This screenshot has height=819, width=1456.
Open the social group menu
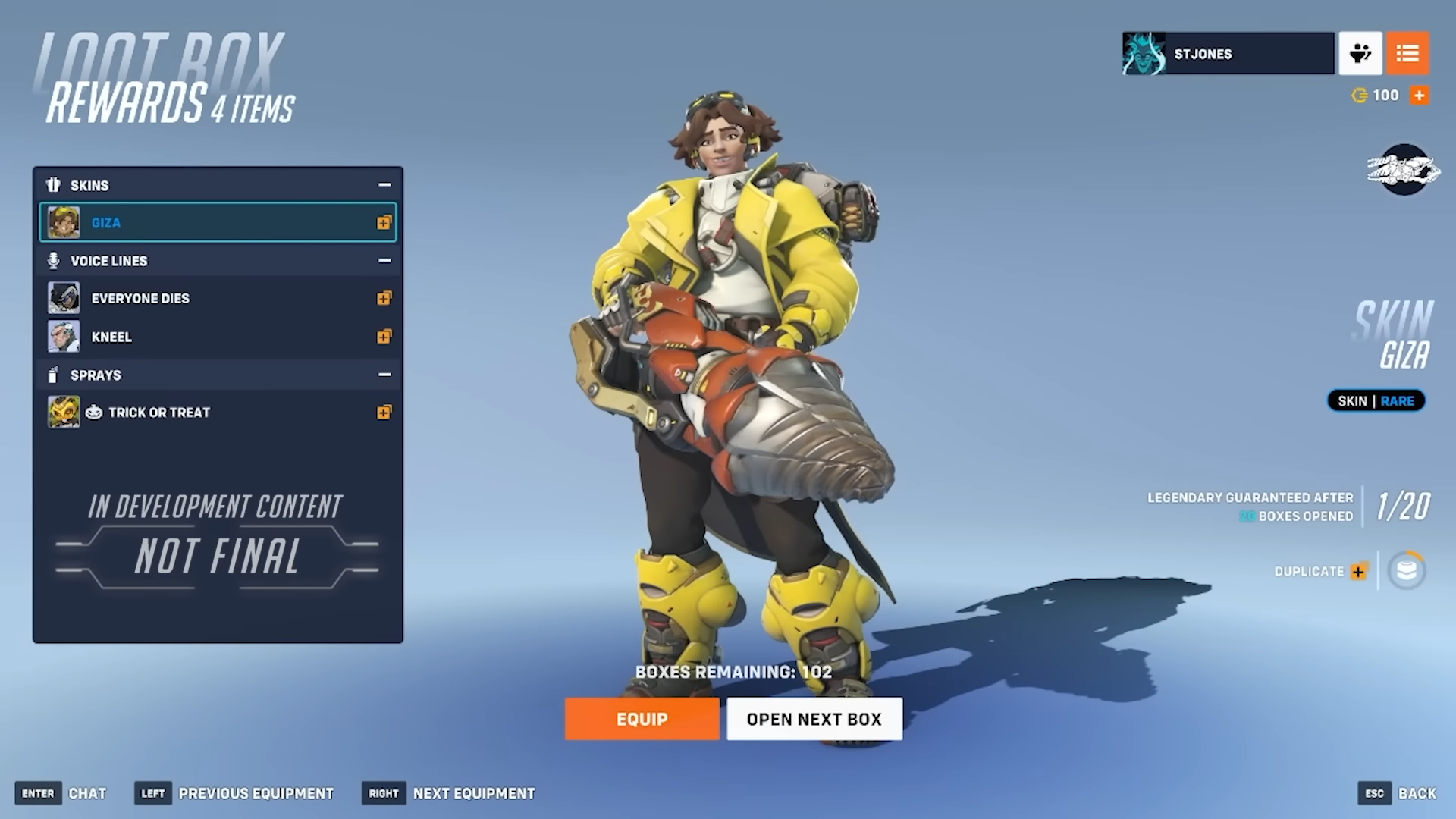click(x=1360, y=54)
